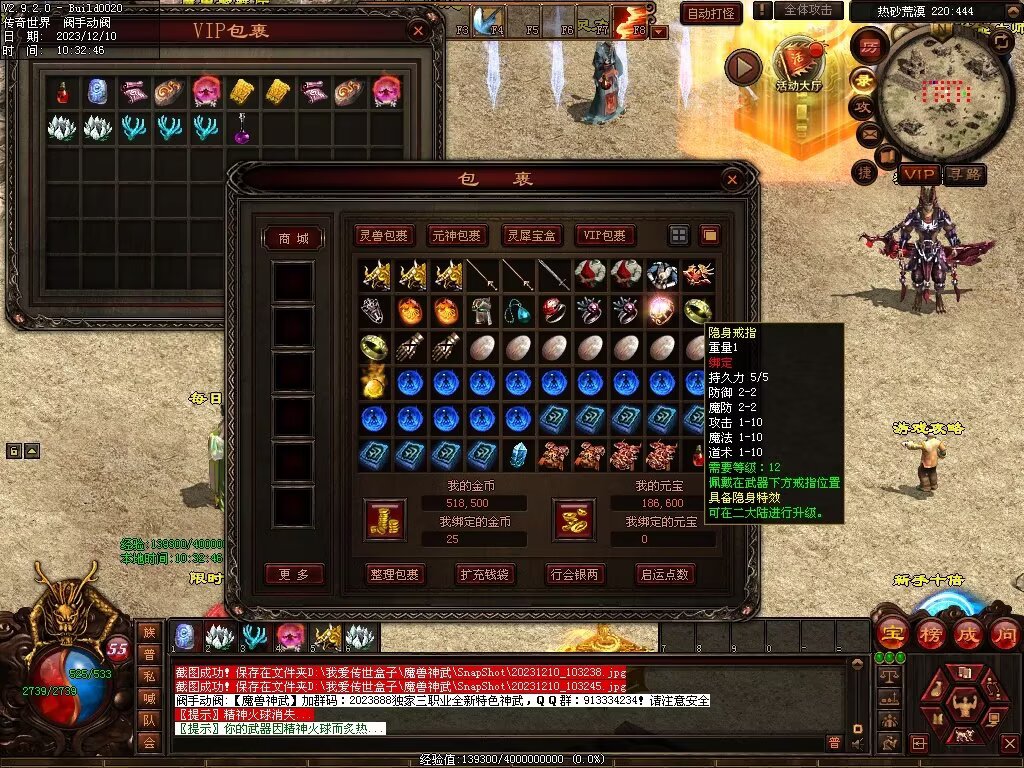The height and width of the screenshot is (768, 1024).
Task: Close the VIP包裹 window
Action: click(x=418, y=30)
